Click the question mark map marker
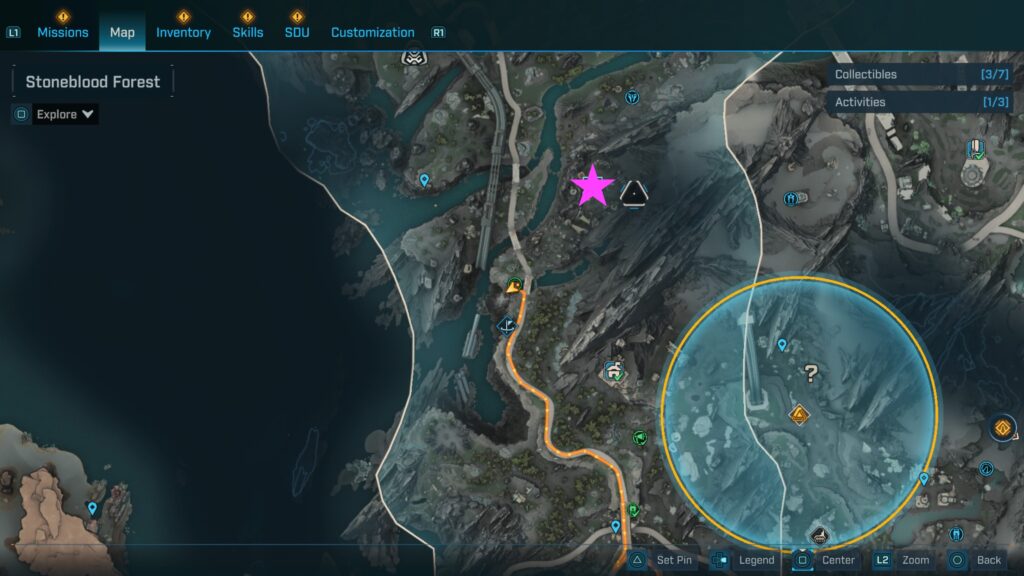This screenshot has width=1024, height=576. pos(811,374)
